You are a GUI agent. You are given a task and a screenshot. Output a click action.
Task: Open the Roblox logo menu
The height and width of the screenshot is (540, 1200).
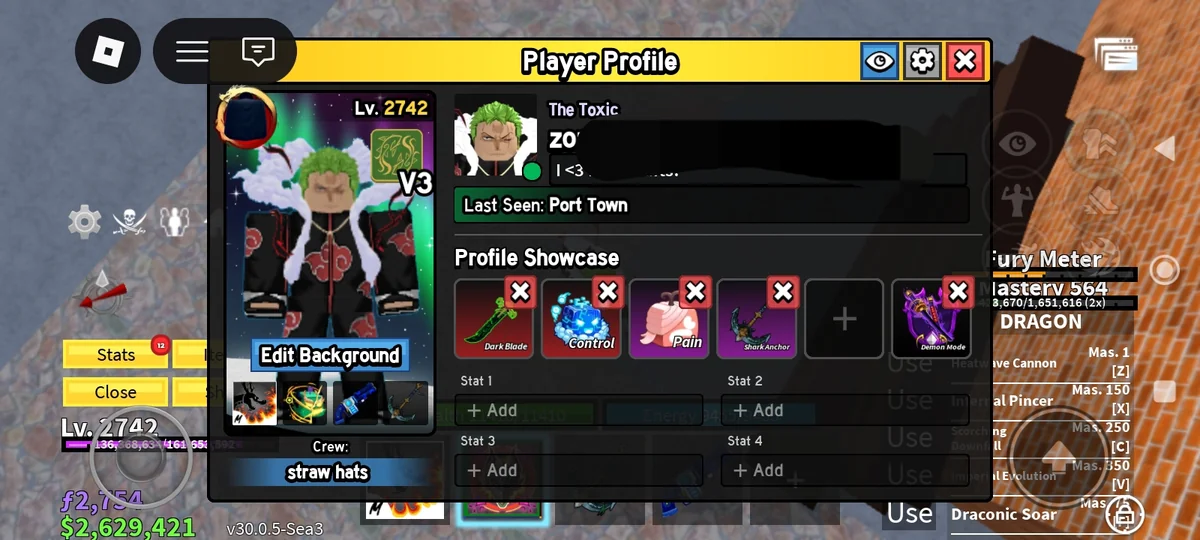(x=107, y=51)
